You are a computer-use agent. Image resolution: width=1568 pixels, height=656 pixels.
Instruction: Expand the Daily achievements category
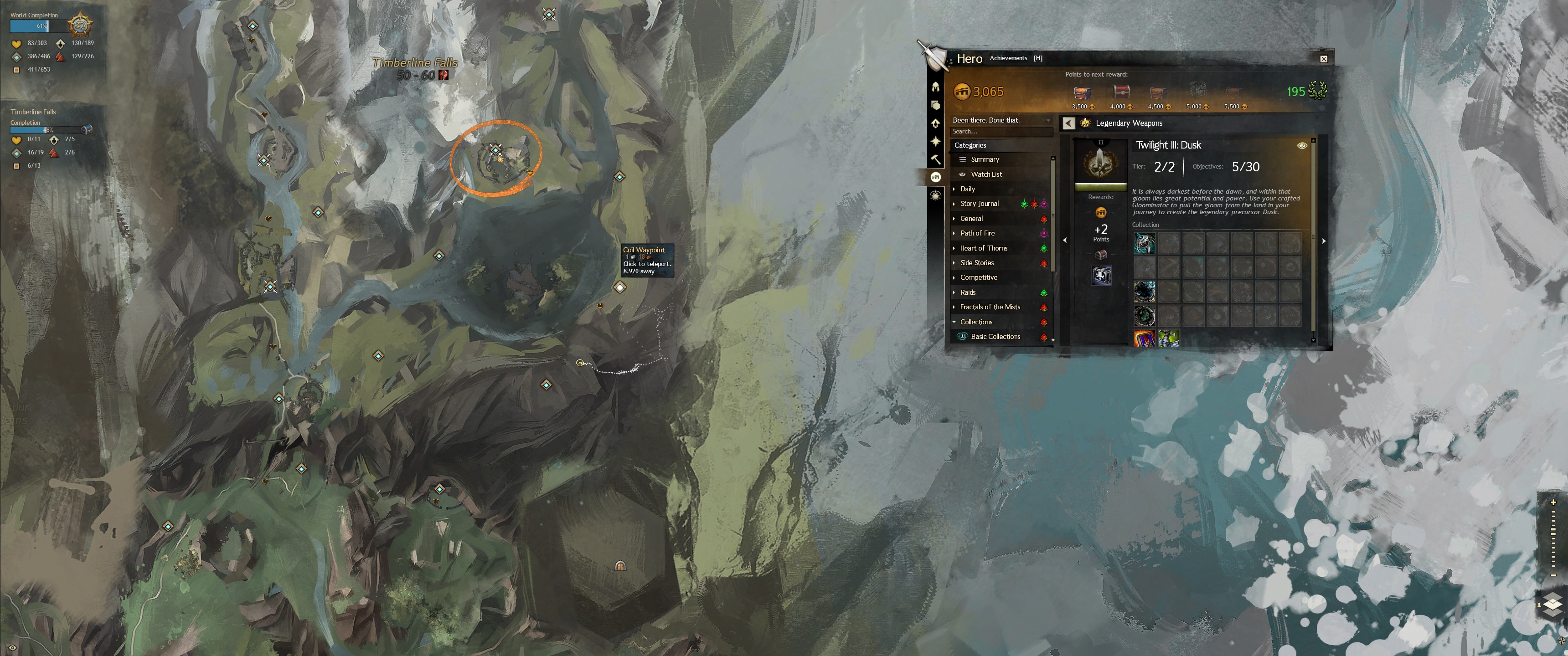click(967, 189)
